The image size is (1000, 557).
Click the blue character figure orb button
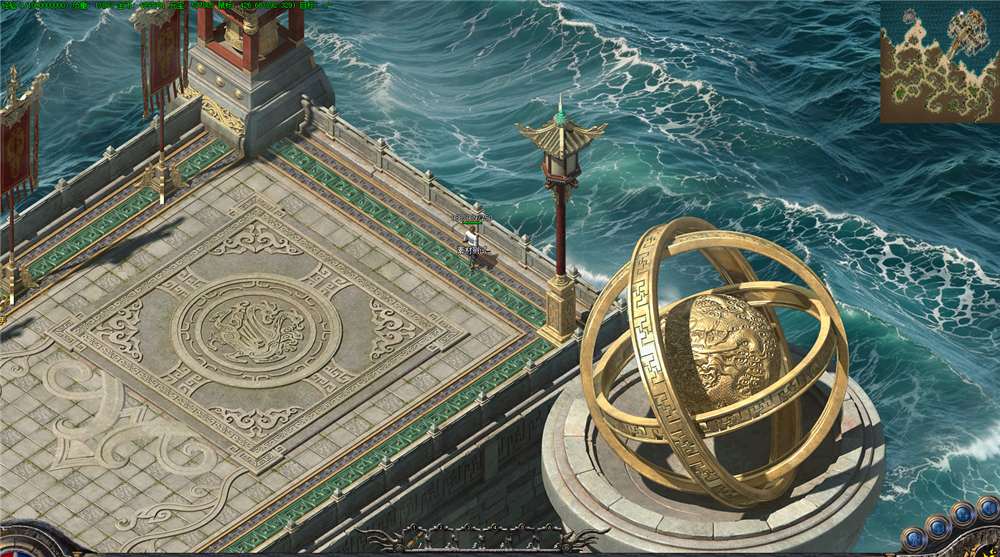click(914, 539)
